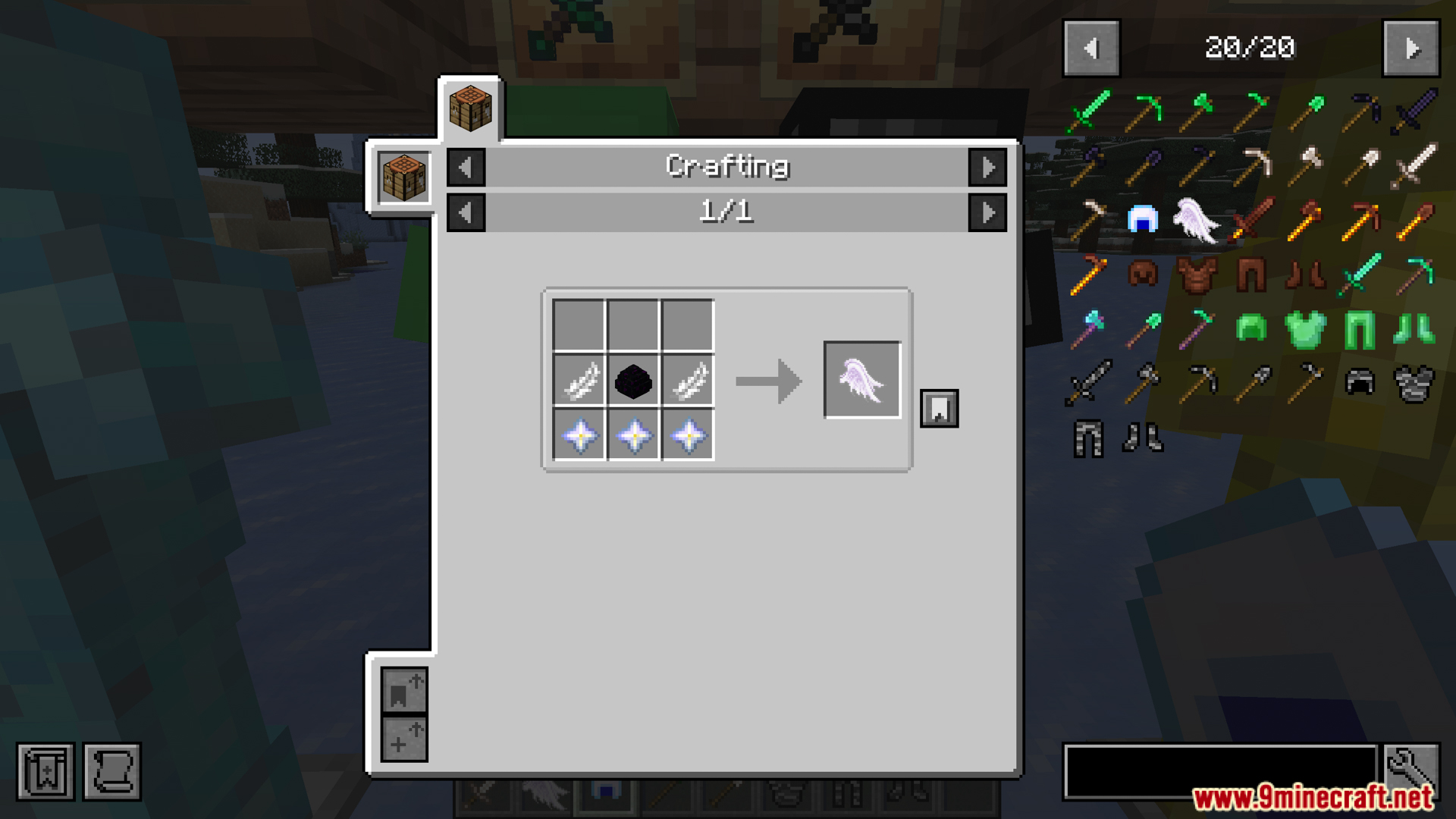1456x819 pixels.
Task: Click the search box in item list
Action: [x=1219, y=770]
